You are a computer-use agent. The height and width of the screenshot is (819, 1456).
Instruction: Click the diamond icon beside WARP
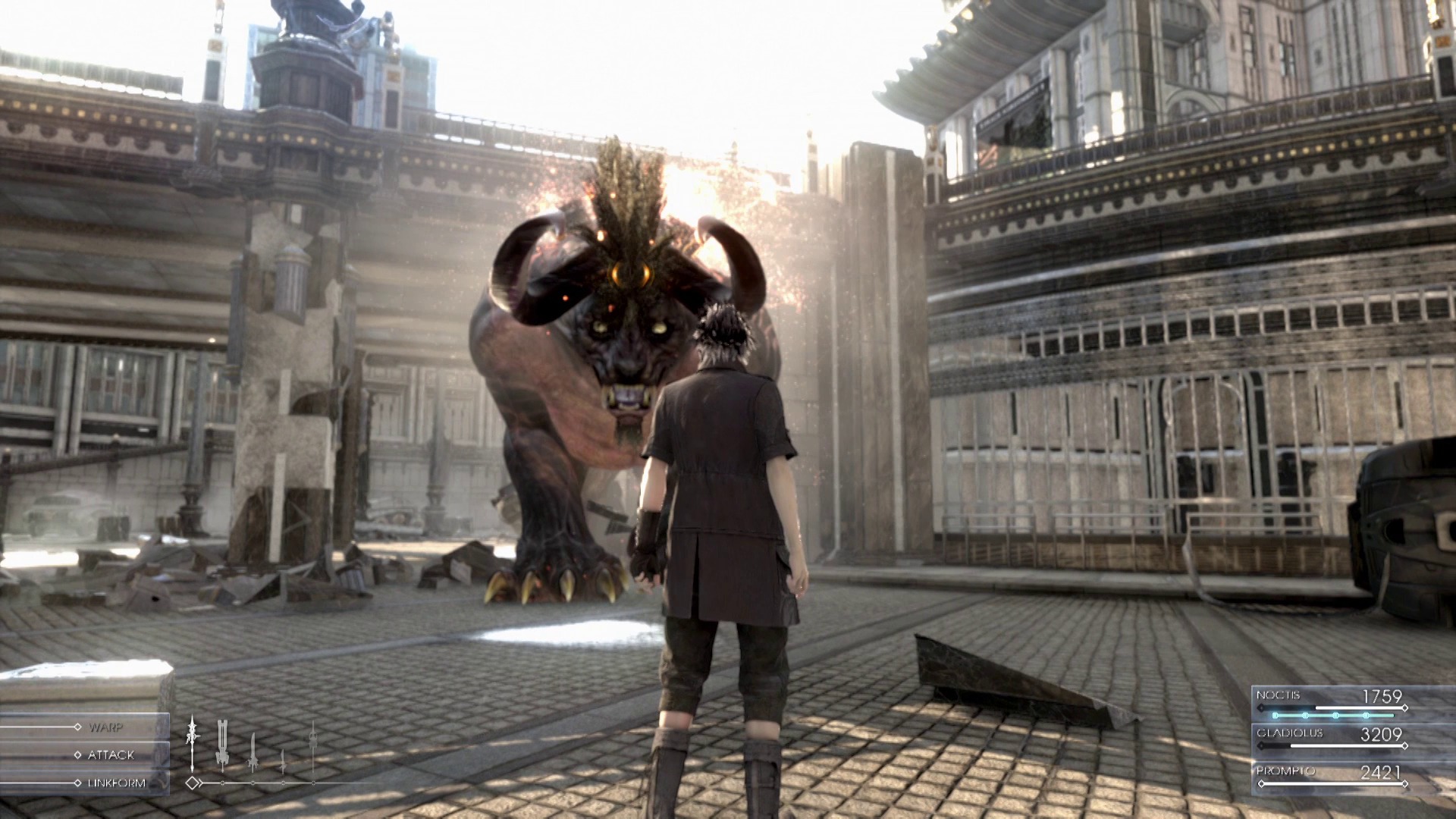77,727
